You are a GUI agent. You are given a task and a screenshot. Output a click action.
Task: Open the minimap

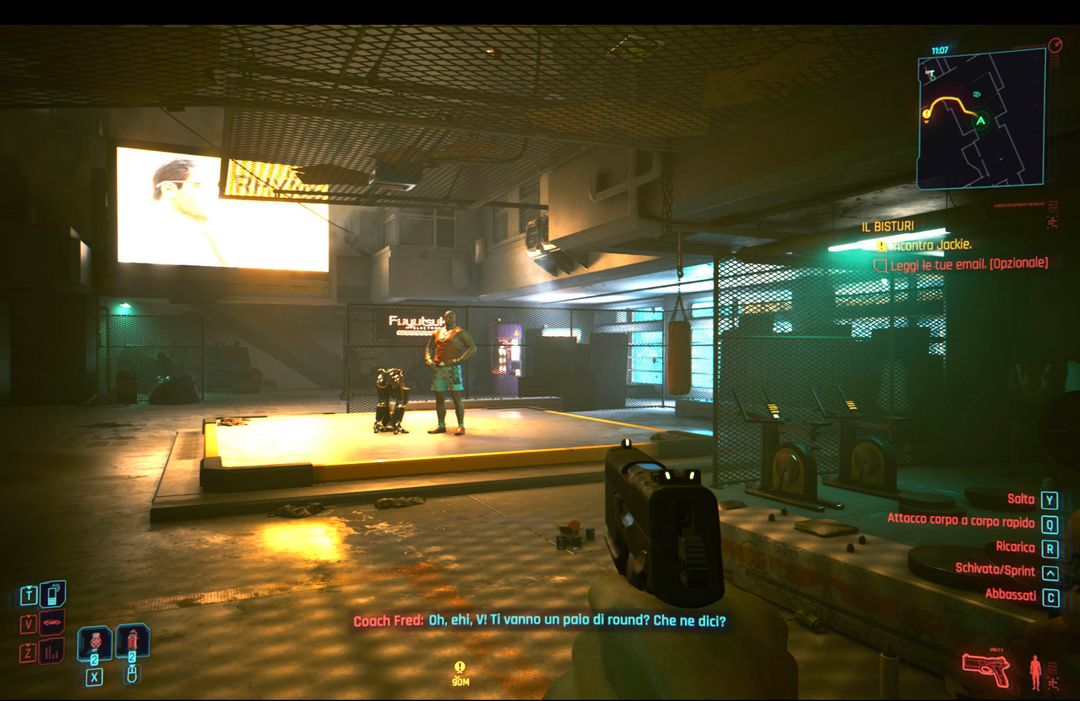coord(980,118)
